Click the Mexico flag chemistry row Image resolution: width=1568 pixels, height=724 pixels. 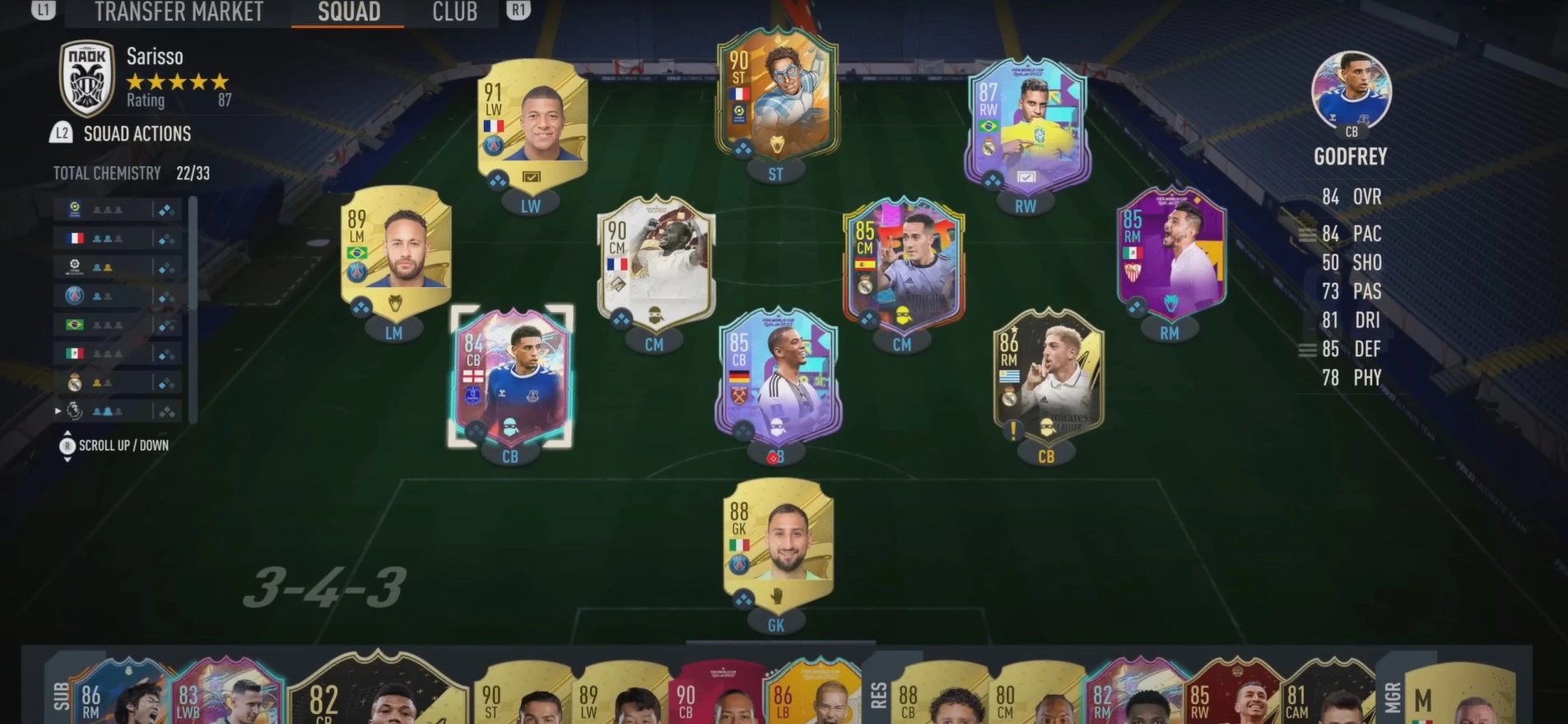(x=74, y=352)
